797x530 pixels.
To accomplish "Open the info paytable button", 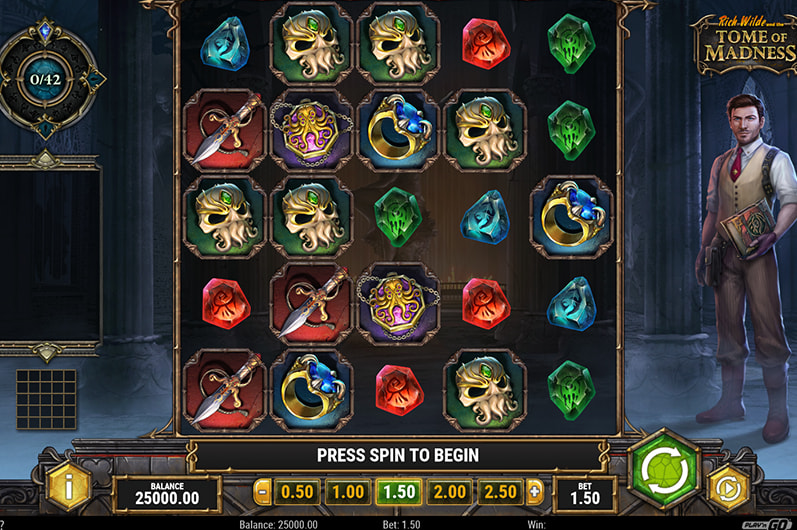I will click(69, 487).
